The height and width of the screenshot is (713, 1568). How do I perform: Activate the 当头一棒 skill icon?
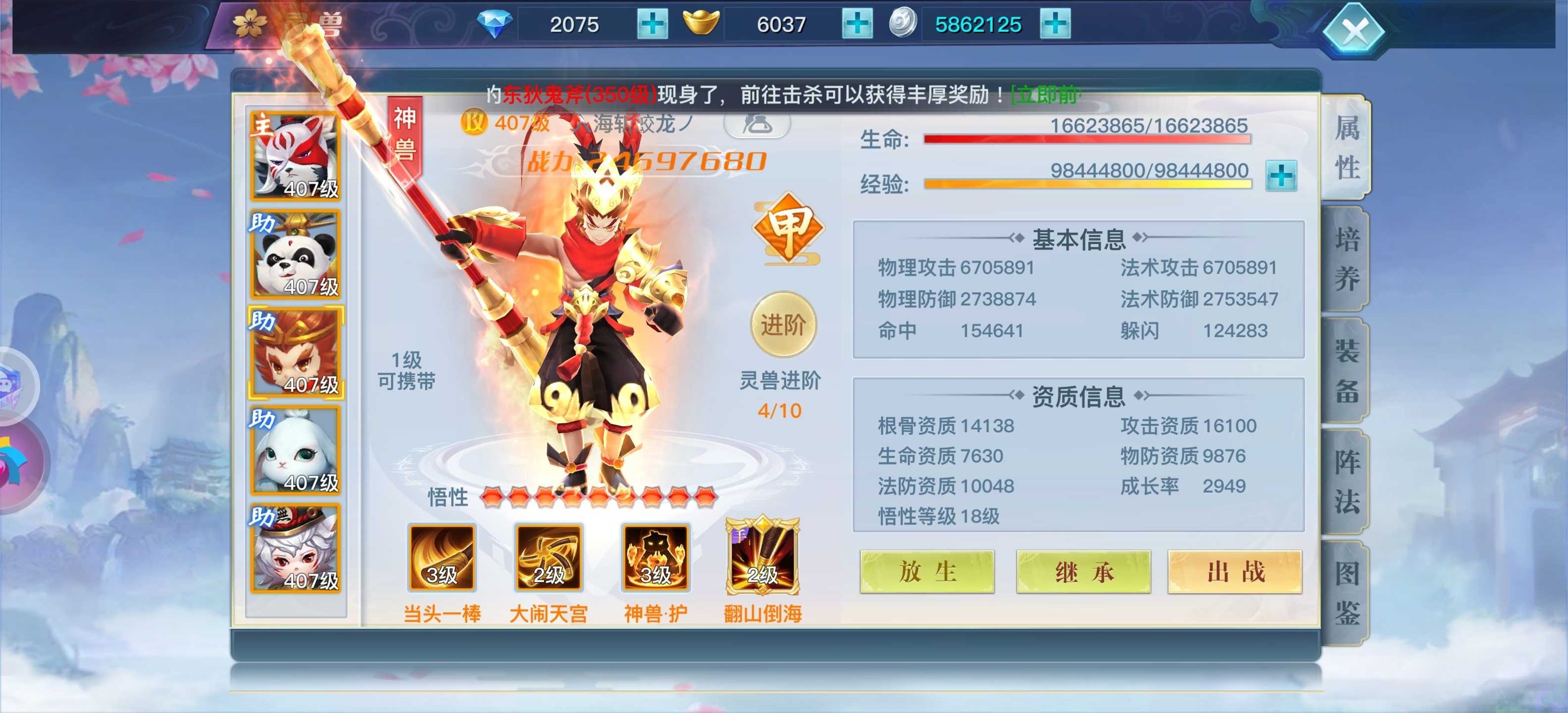click(441, 559)
